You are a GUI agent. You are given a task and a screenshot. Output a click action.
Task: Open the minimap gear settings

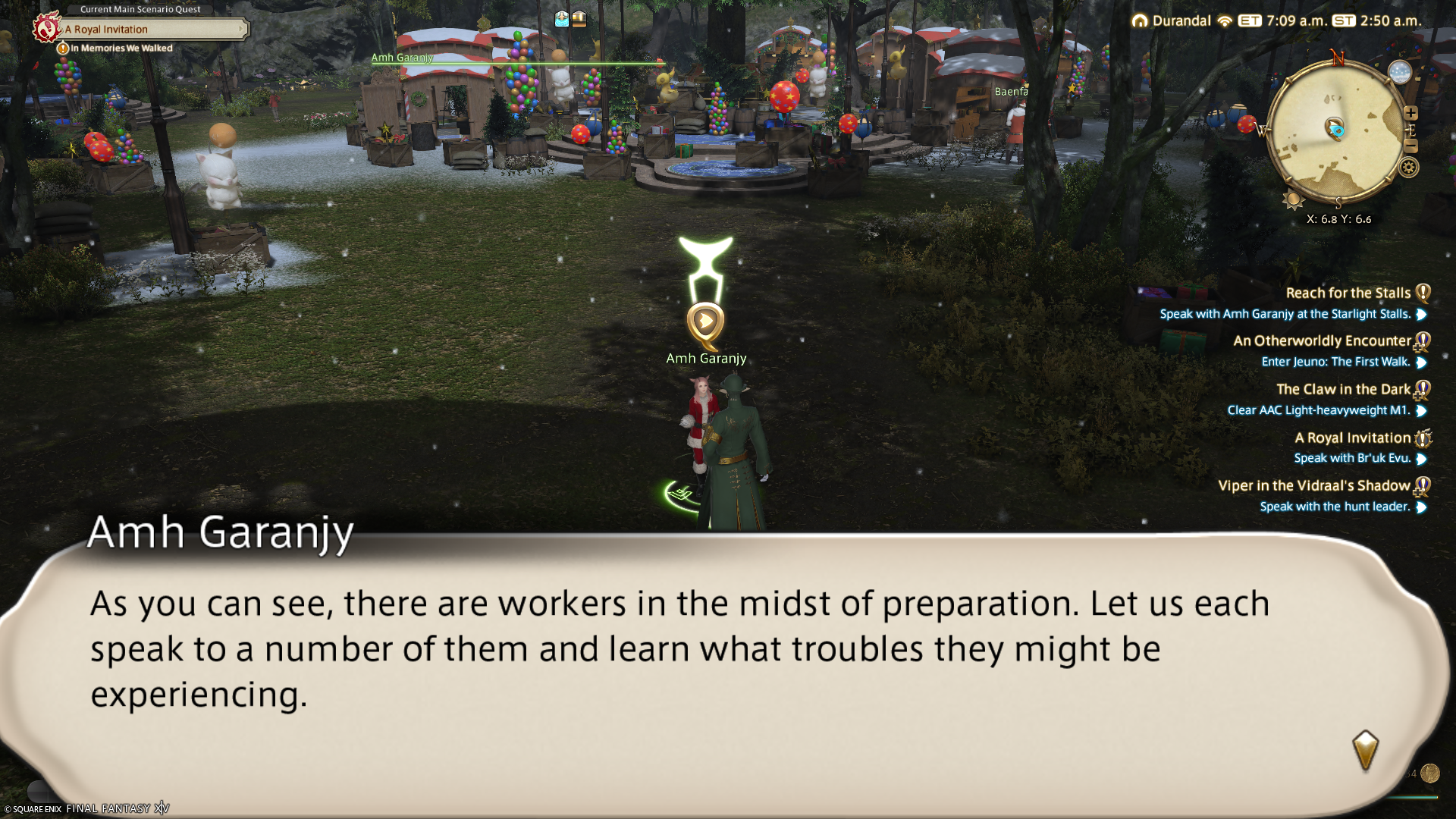(1409, 168)
